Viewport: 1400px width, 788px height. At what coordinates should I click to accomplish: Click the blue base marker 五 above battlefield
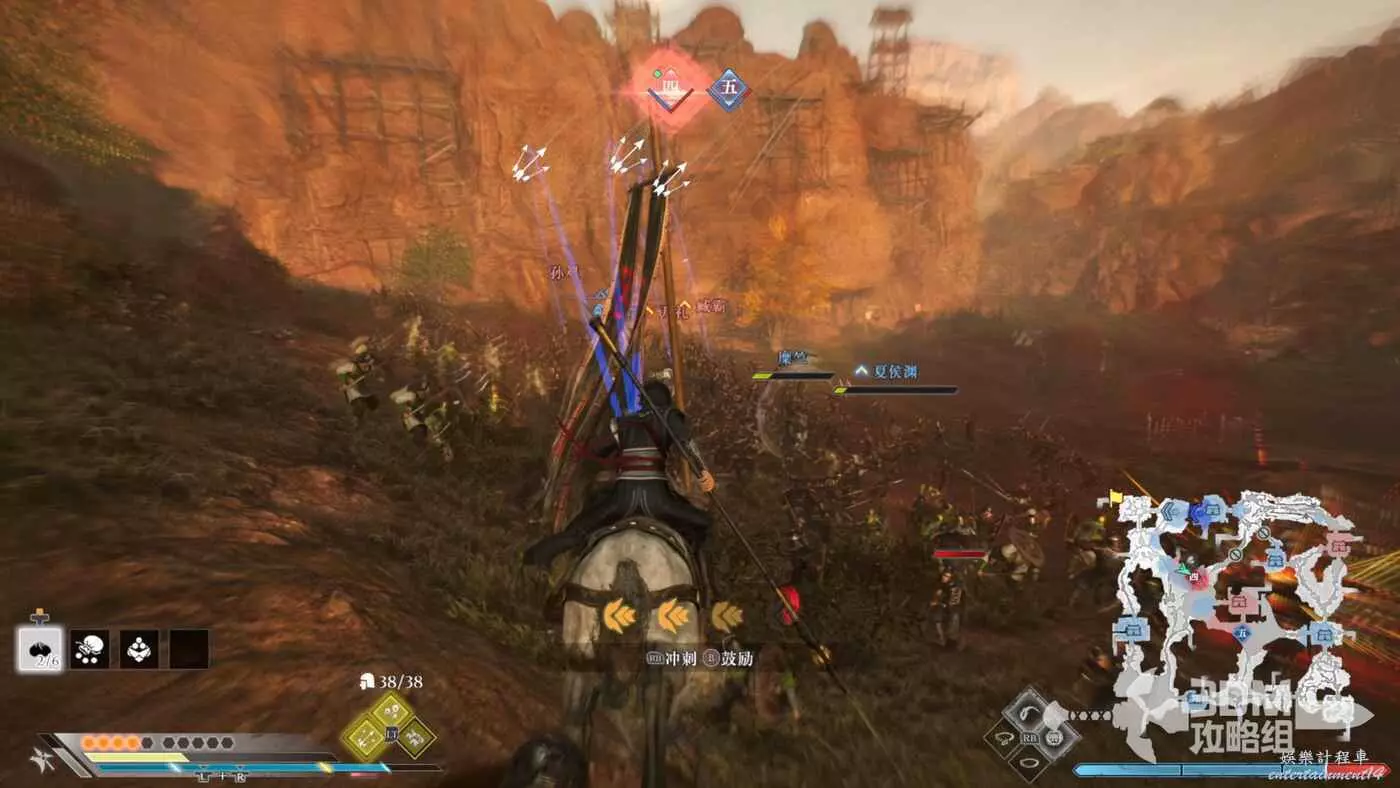pyautogui.click(x=728, y=90)
